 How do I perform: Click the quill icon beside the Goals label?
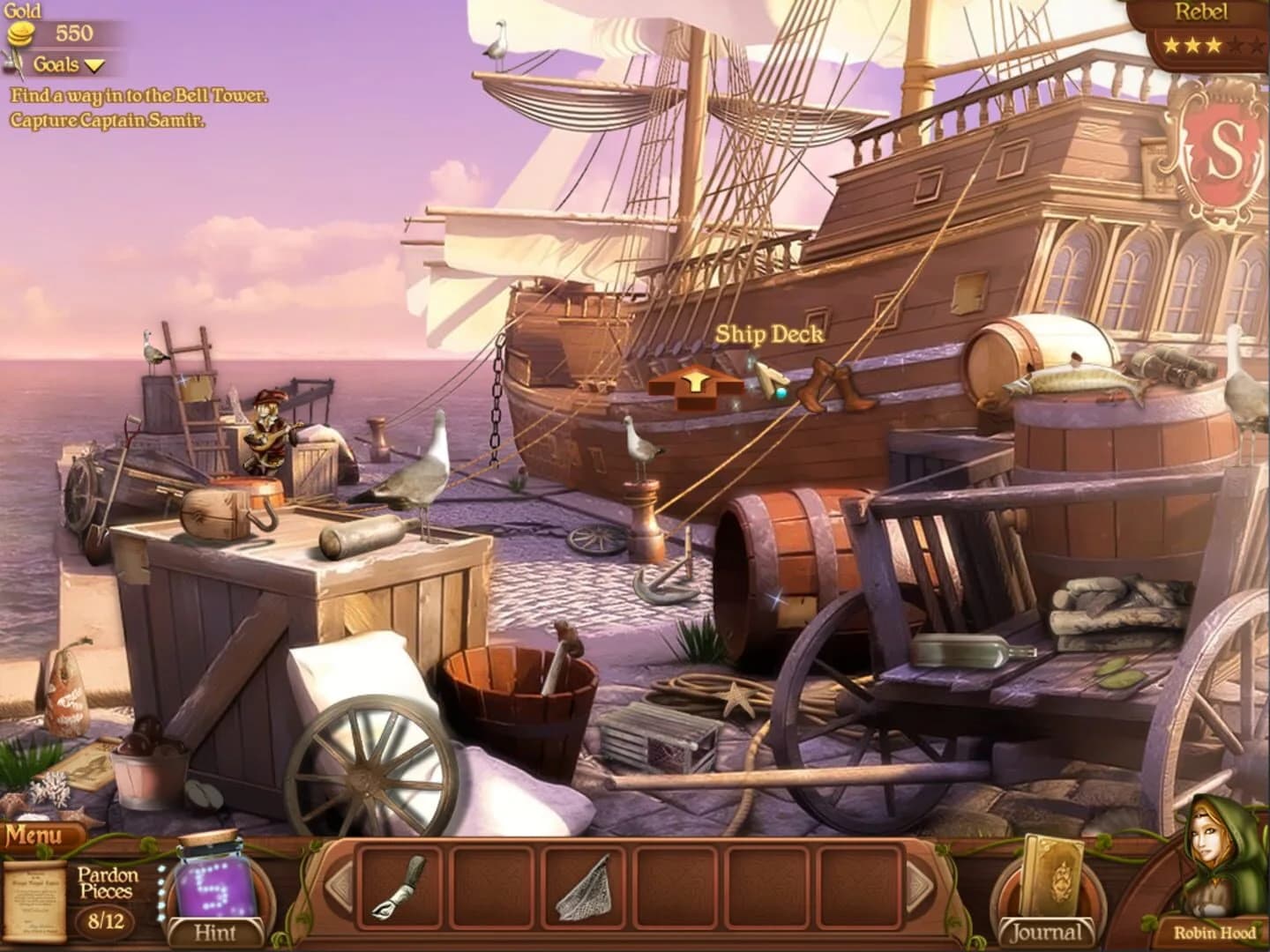[15, 63]
